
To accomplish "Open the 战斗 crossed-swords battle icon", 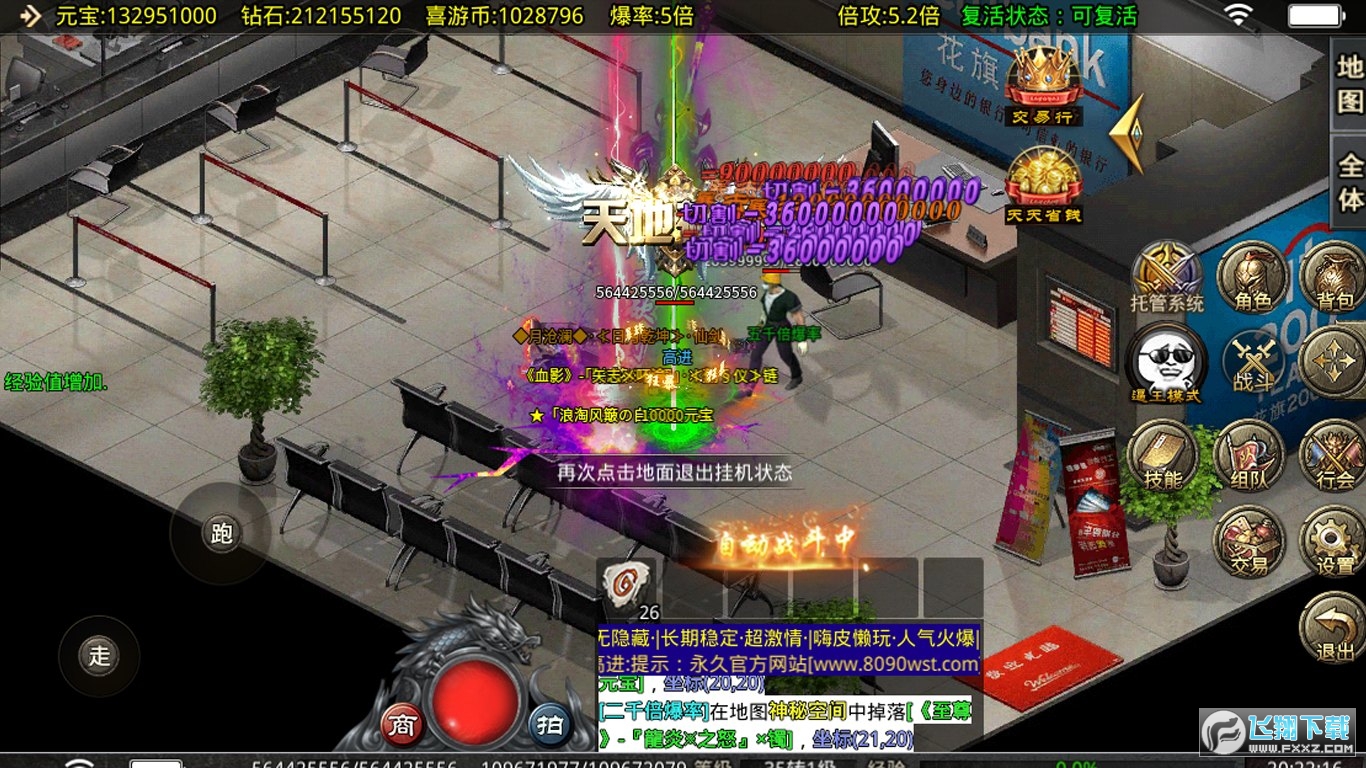I will (1252, 360).
